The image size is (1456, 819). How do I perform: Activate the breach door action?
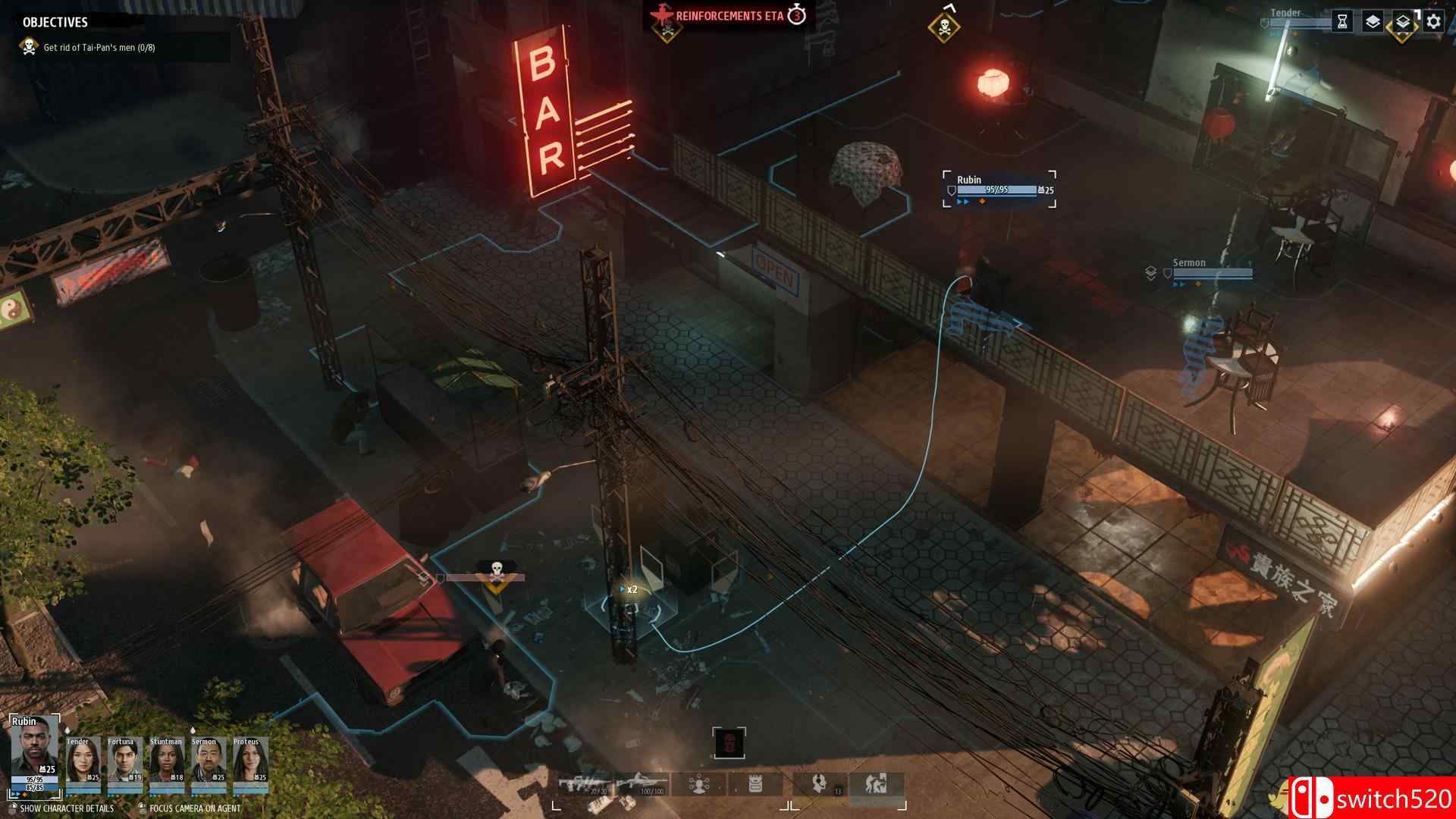pos(877,784)
